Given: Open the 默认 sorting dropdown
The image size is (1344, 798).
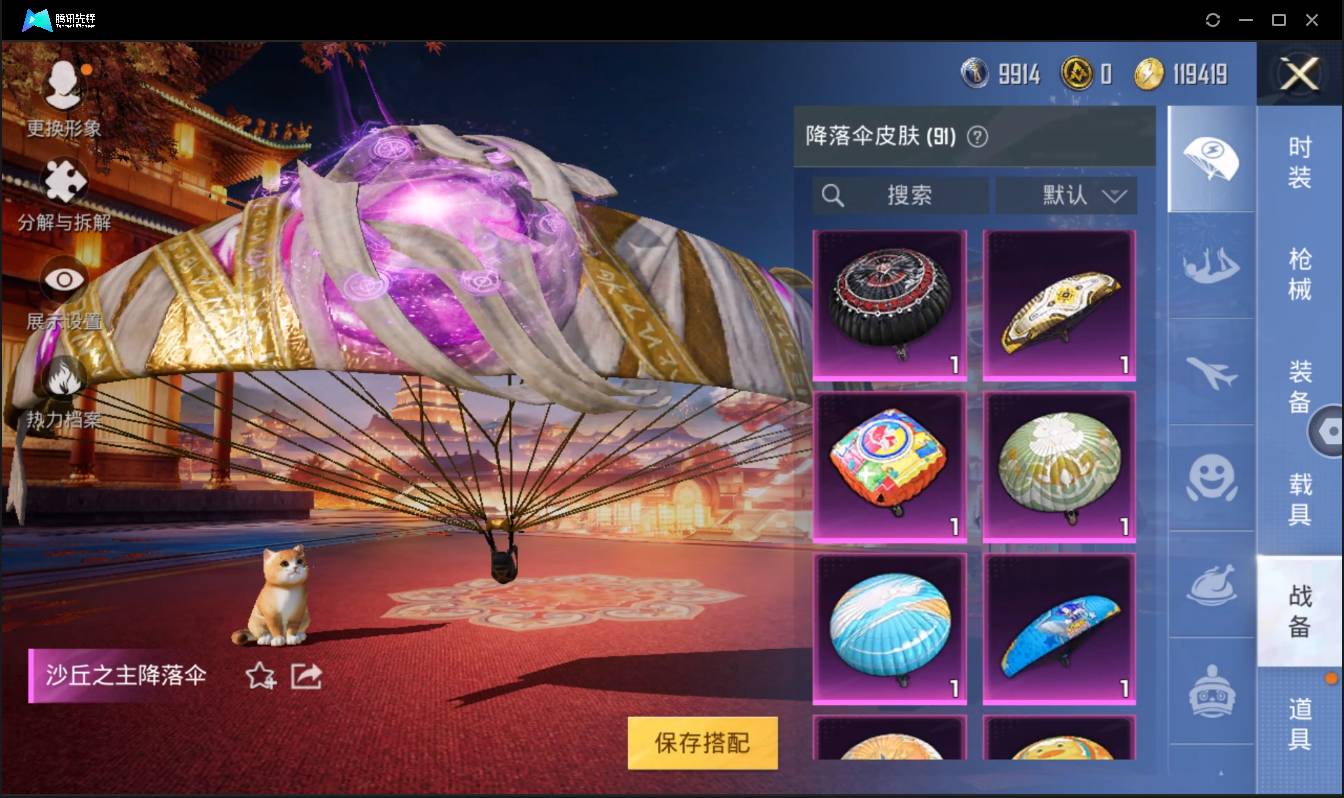Looking at the screenshot, I should pyautogui.click(x=1067, y=196).
